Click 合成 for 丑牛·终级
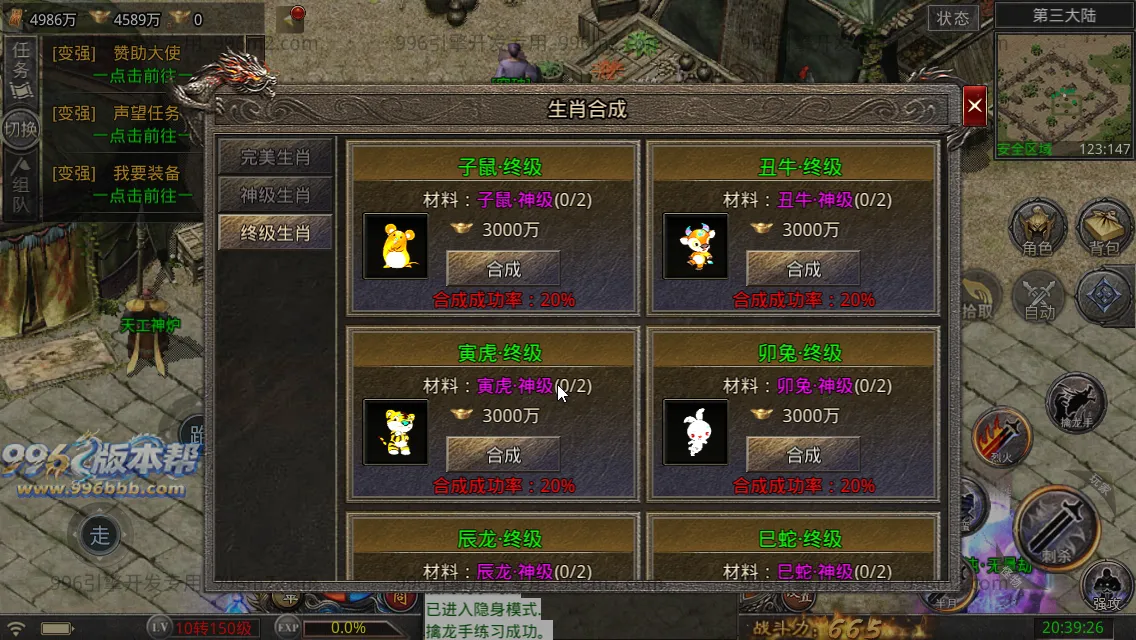This screenshot has width=1136, height=640. coord(803,269)
